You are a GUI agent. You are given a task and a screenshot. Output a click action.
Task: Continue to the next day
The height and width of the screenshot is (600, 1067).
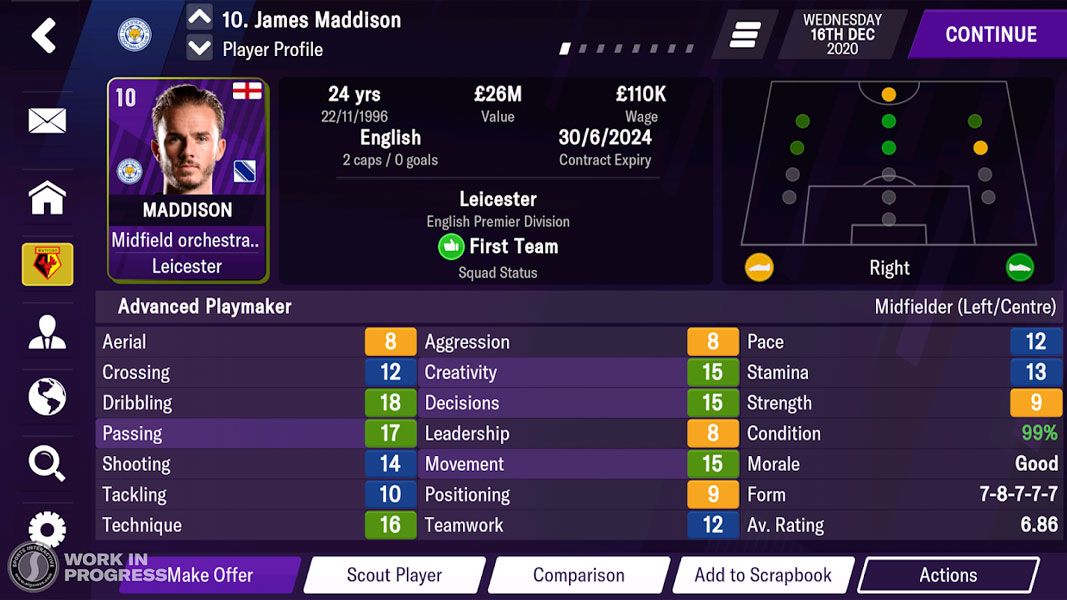[989, 34]
